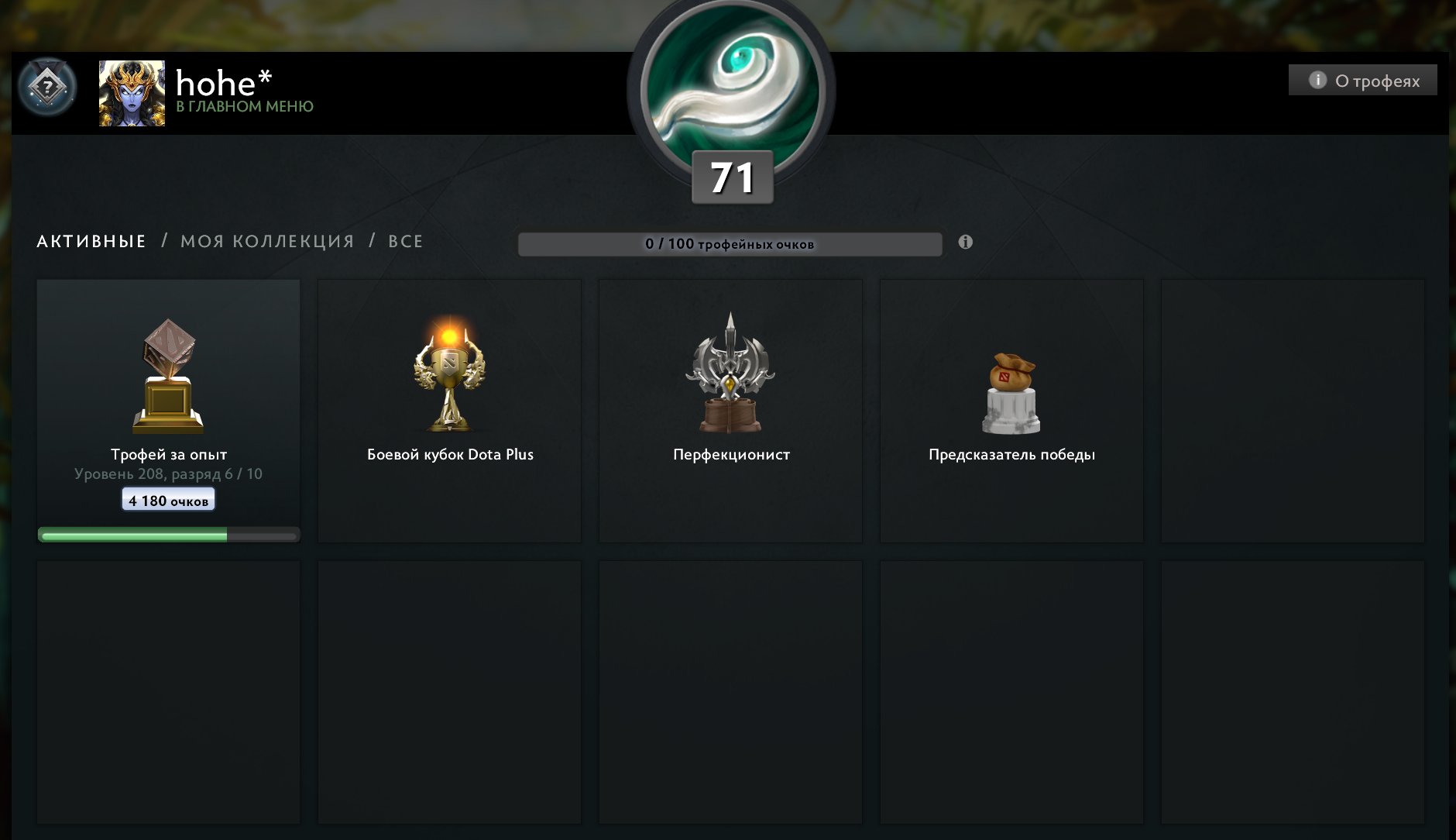
Task: Click the green experience progress bar
Action: point(168,534)
